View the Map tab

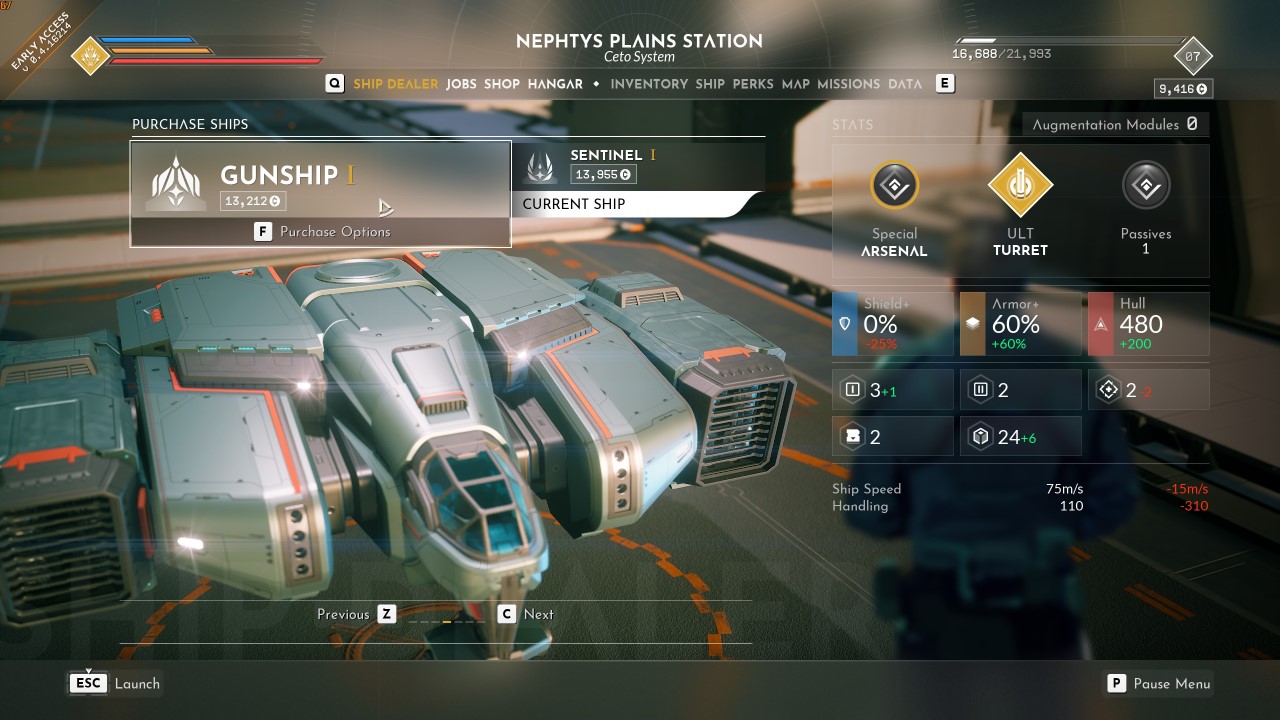point(796,84)
